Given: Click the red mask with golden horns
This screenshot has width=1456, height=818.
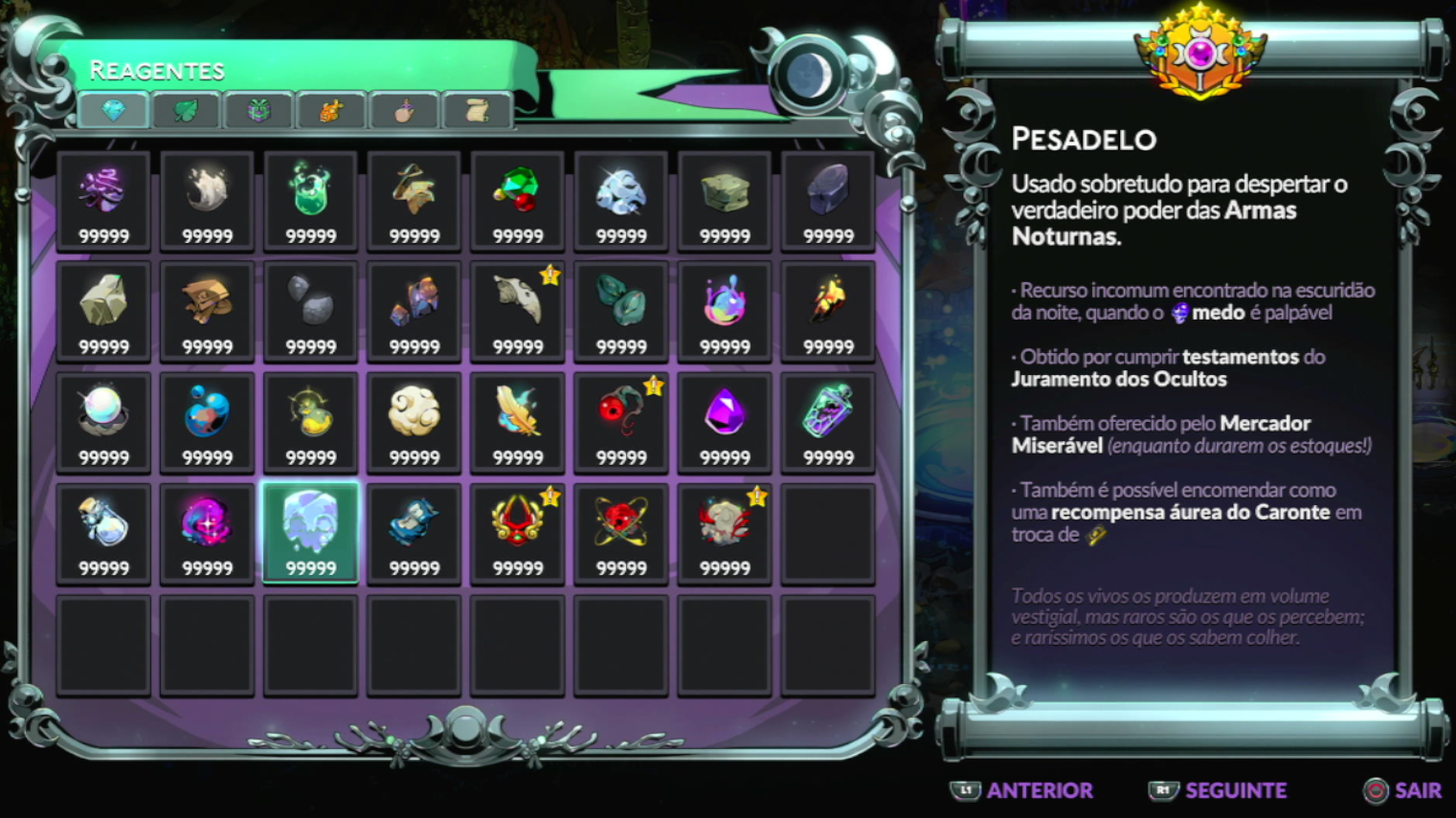Looking at the screenshot, I should click(518, 532).
